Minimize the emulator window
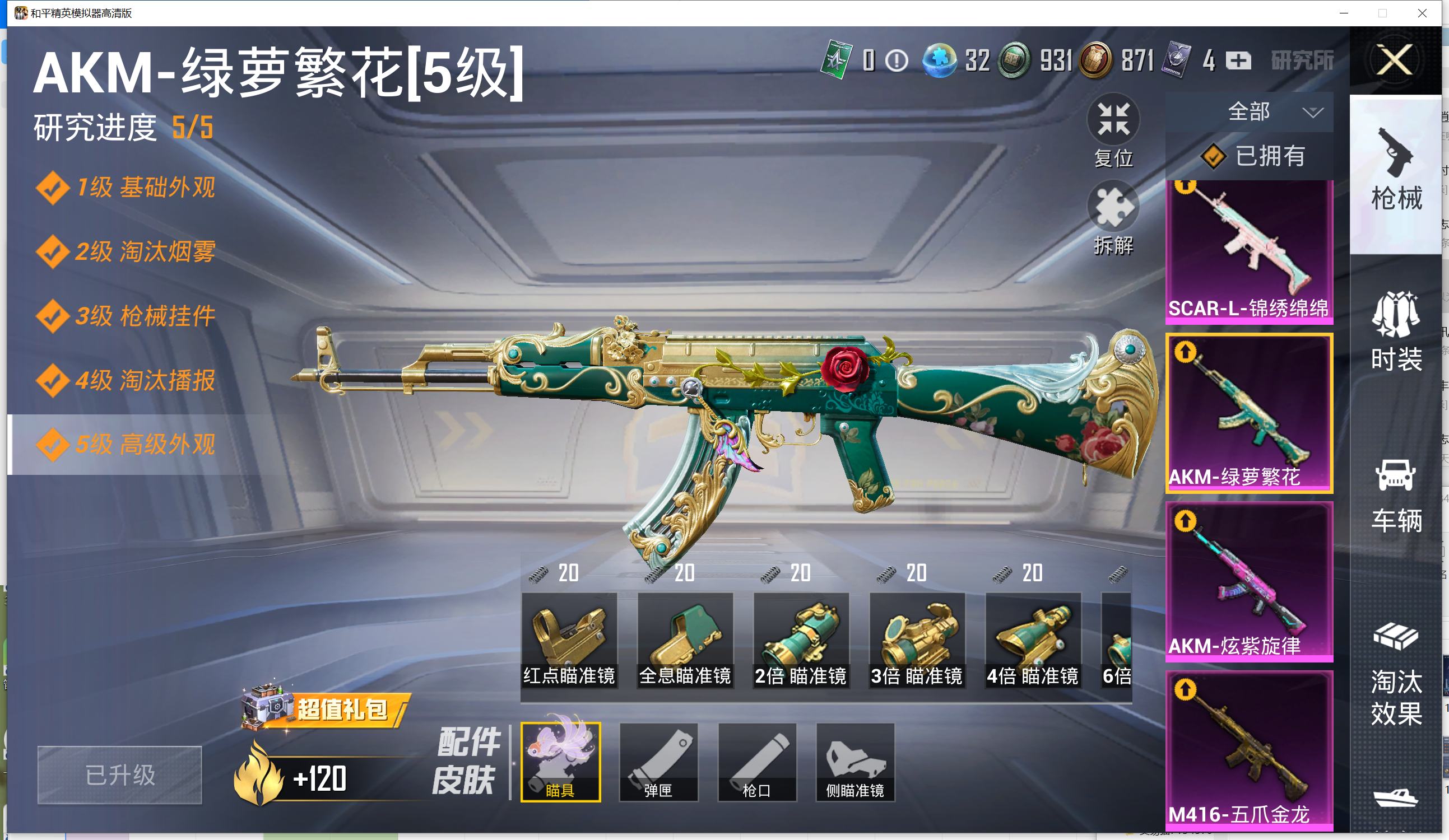The width and height of the screenshot is (1449, 840). 1344,13
